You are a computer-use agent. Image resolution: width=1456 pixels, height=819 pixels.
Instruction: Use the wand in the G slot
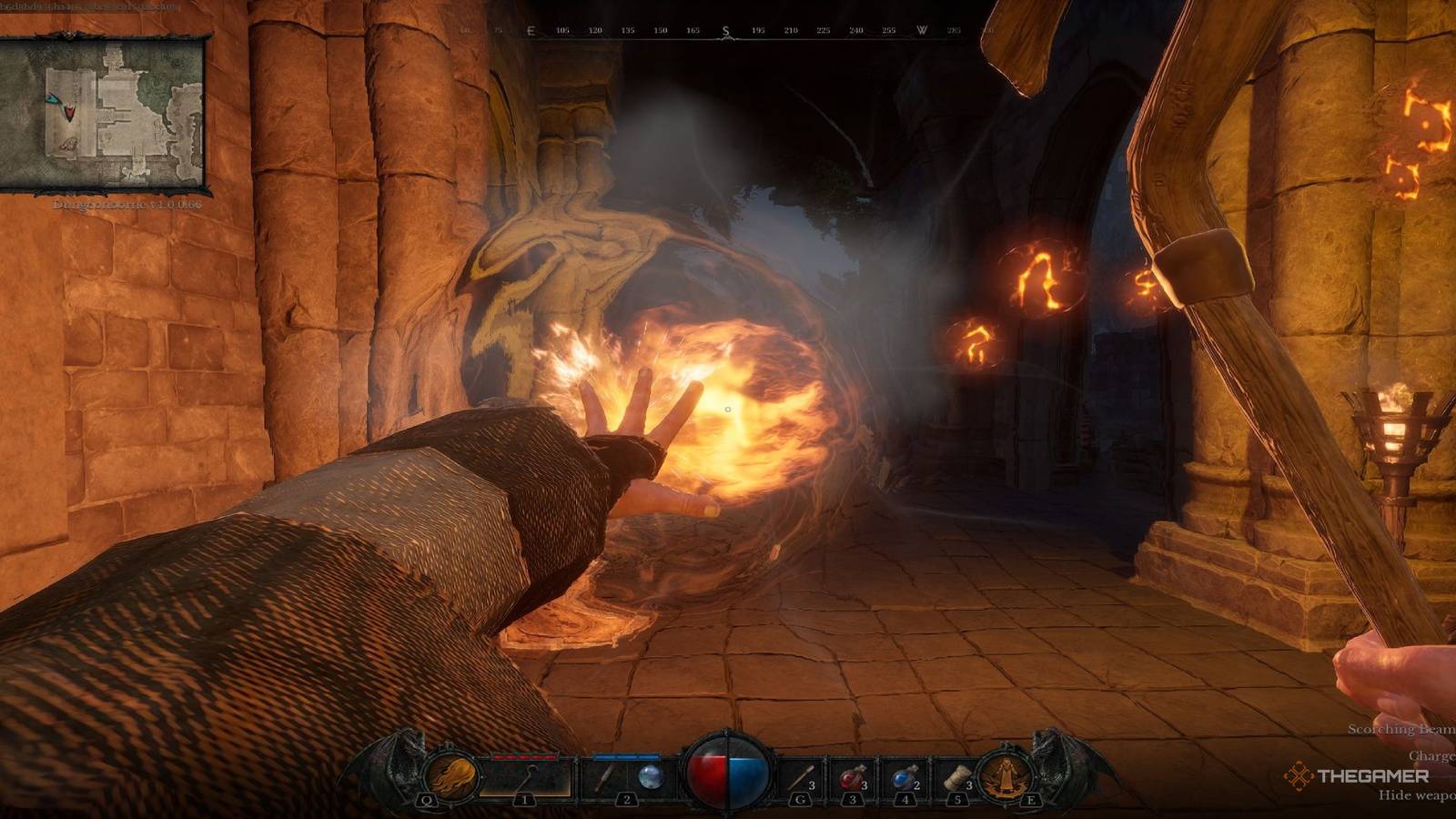pyautogui.click(x=801, y=776)
